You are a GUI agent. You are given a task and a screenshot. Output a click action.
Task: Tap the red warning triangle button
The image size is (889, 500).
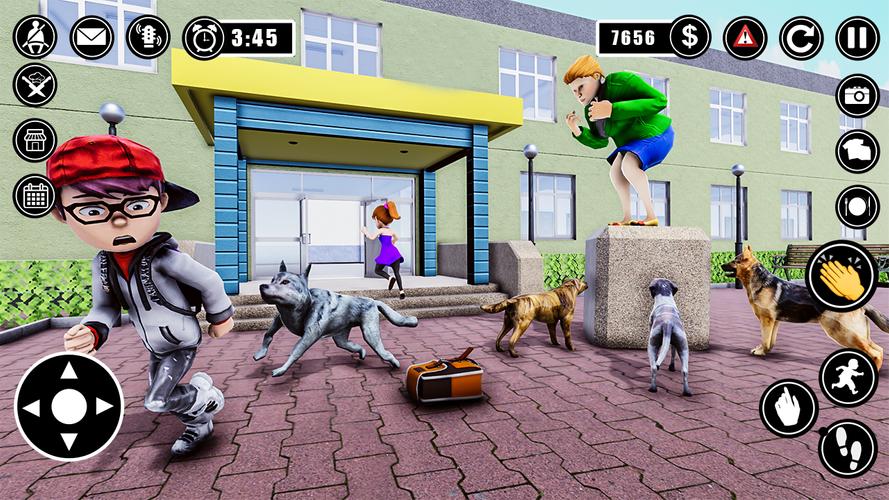click(x=745, y=38)
